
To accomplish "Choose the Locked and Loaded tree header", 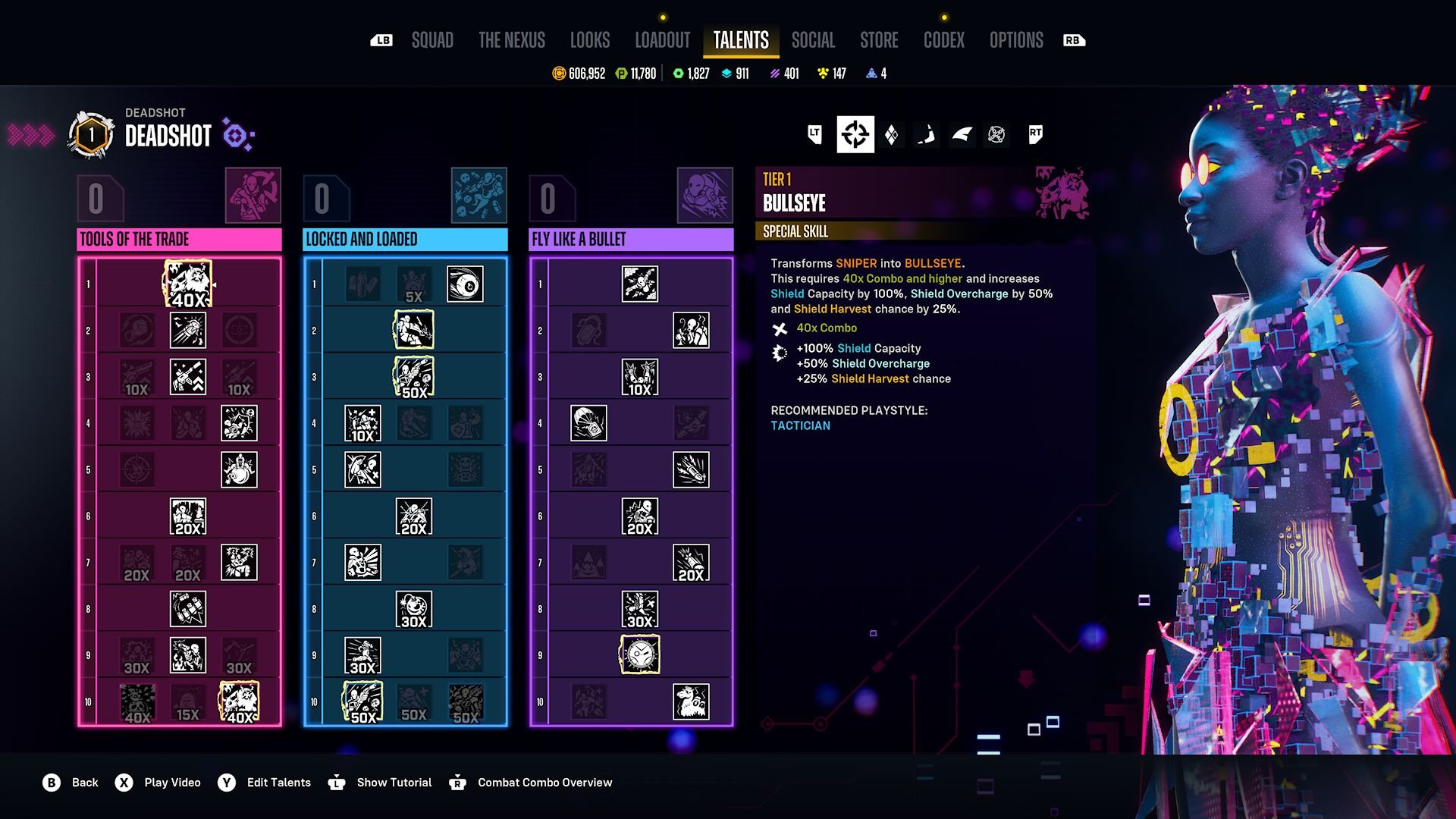I will pyautogui.click(x=405, y=240).
